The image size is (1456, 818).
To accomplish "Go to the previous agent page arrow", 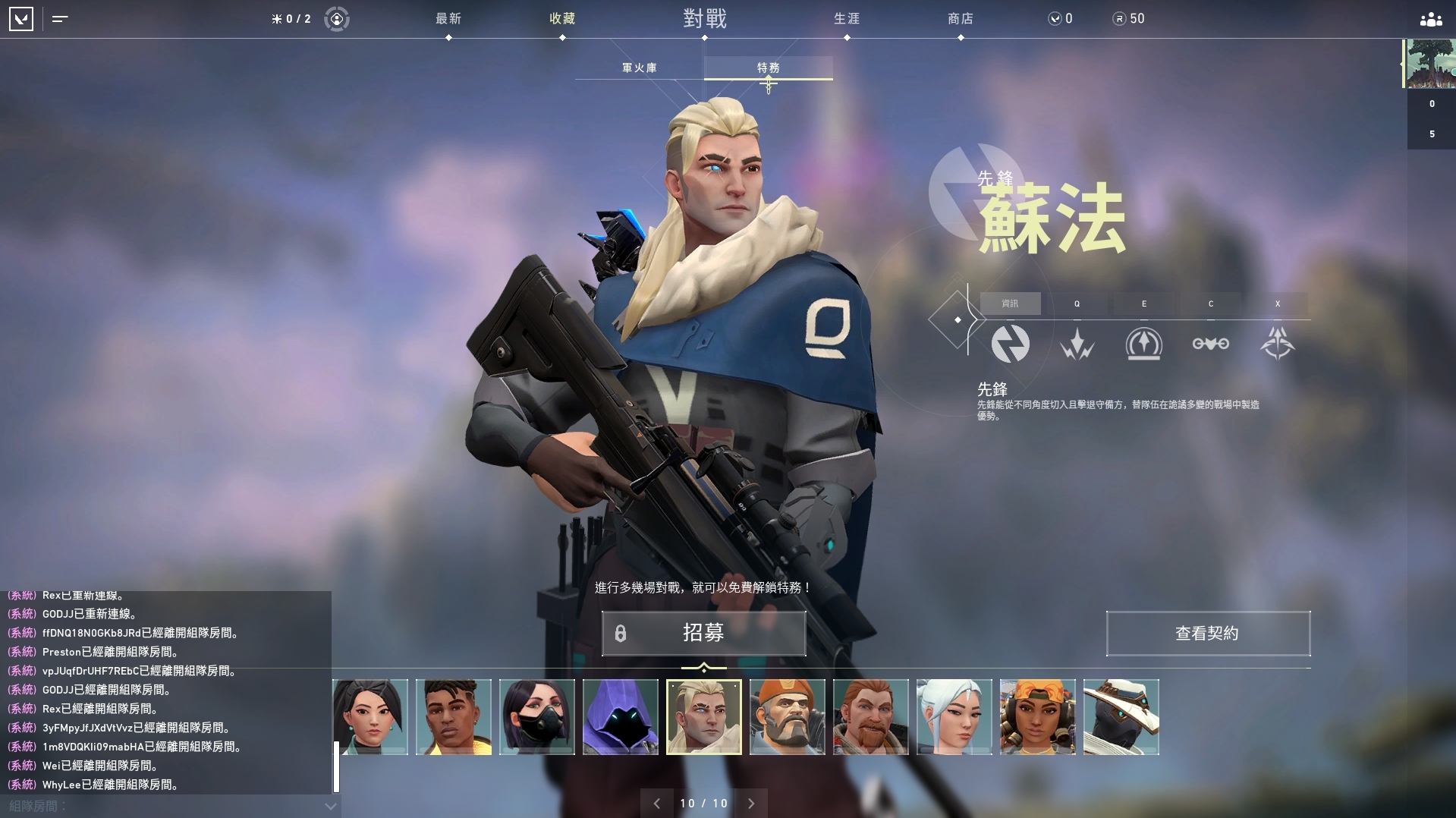I will [657, 803].
